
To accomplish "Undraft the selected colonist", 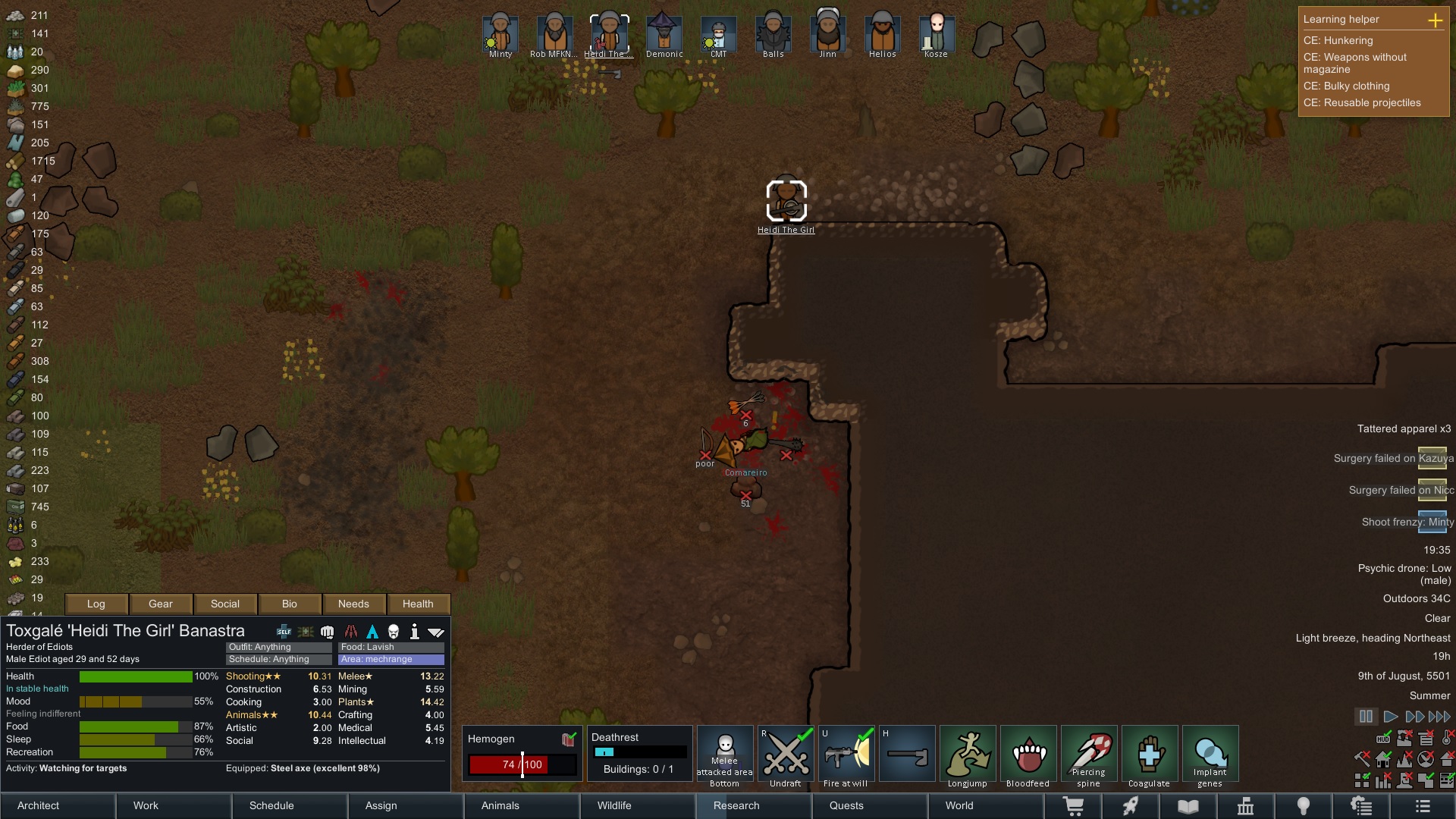I will pos(786,754).
